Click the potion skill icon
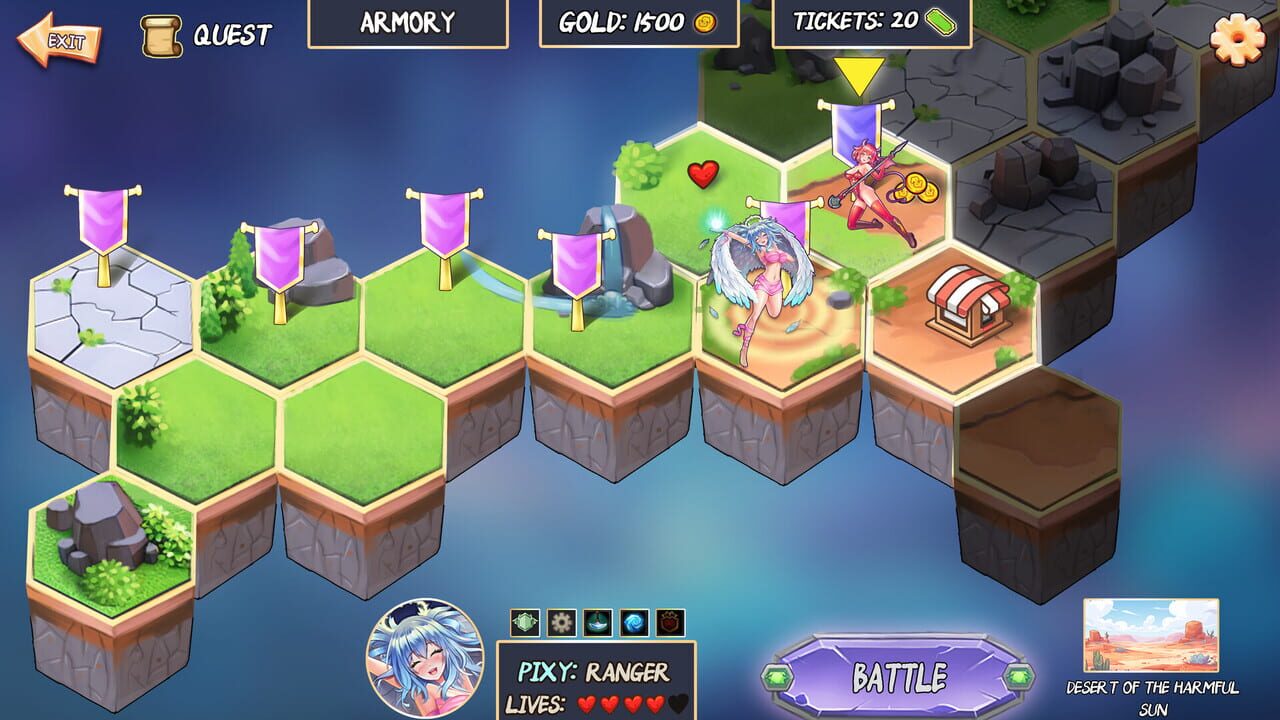 click(598, 623)
